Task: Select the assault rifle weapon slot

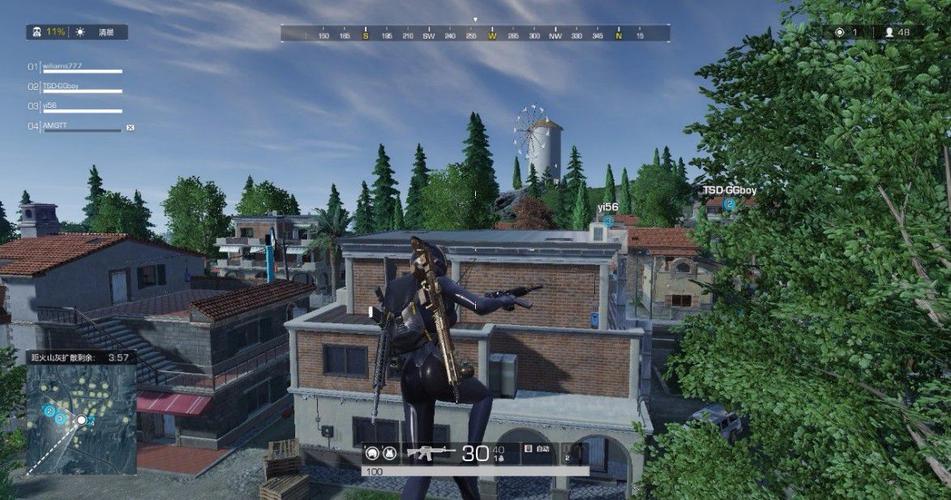Action: [432, 453]
